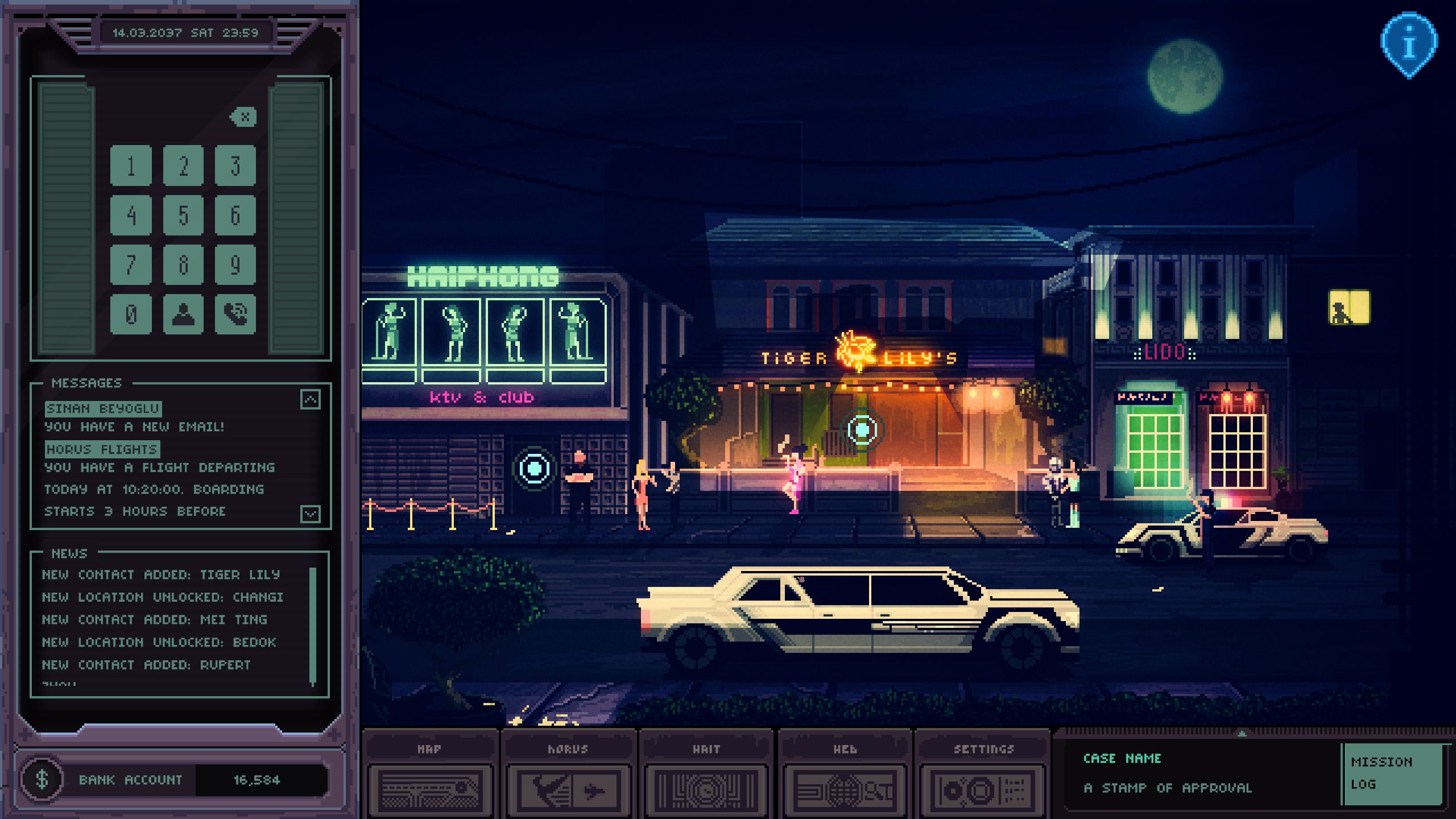This screenshot has width=1456, height=819.
Task: Start a call with the phone button
Action: click(x=235, y=313)
